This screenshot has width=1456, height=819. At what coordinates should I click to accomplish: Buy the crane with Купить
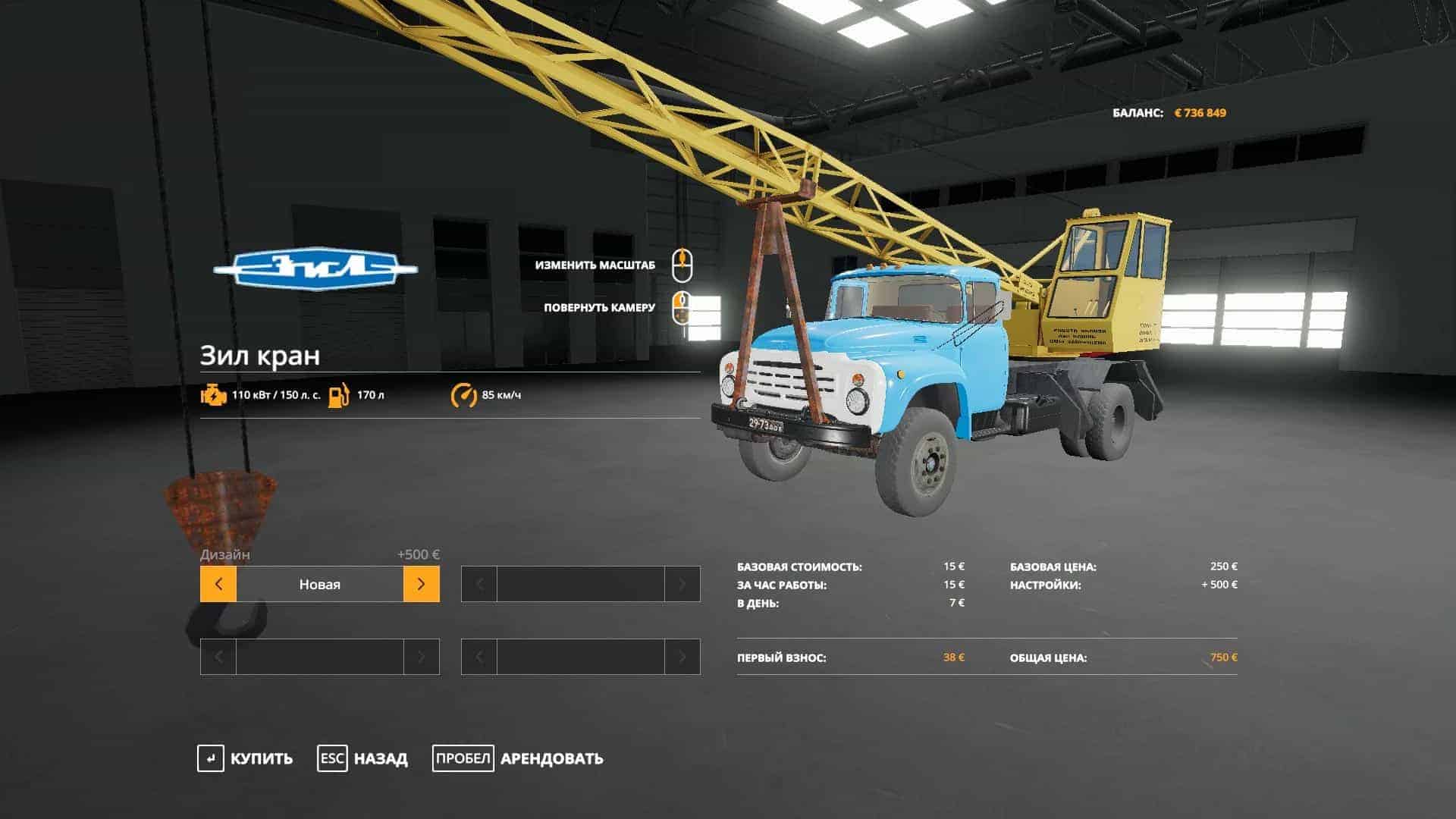click(x=245, y=758)
